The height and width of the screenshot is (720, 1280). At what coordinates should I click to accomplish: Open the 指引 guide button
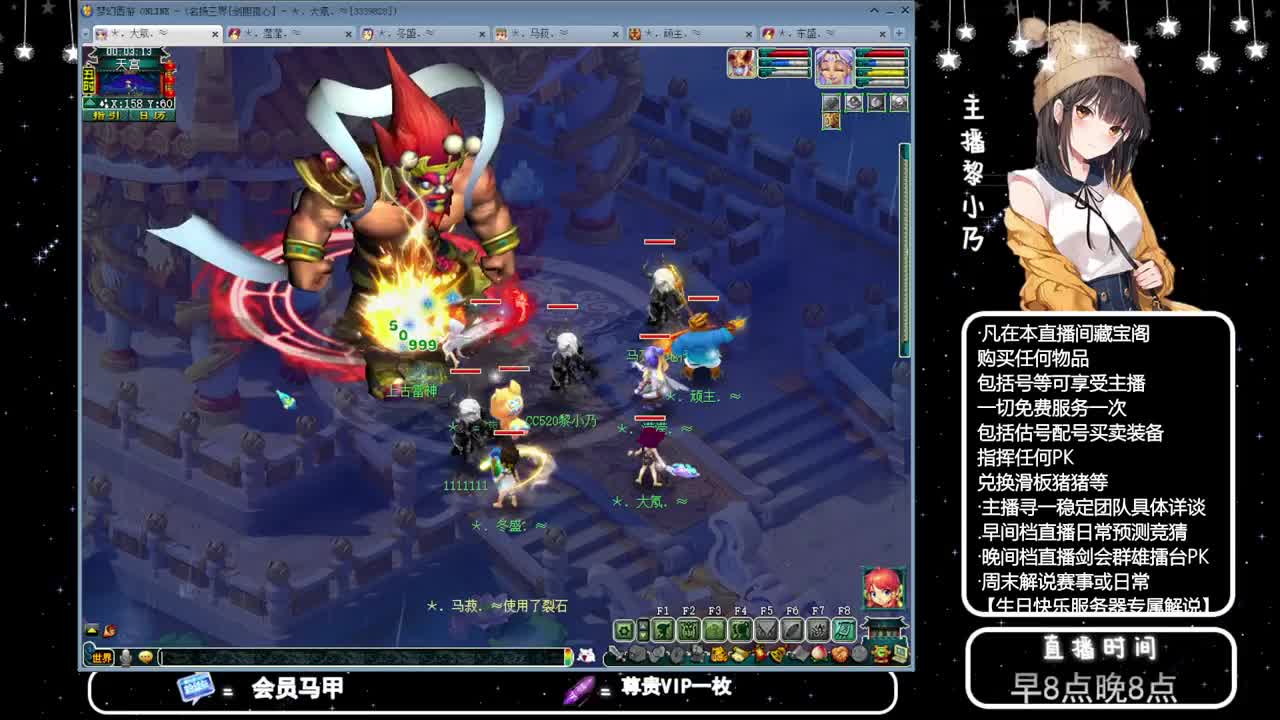click(x=106, y=115)
